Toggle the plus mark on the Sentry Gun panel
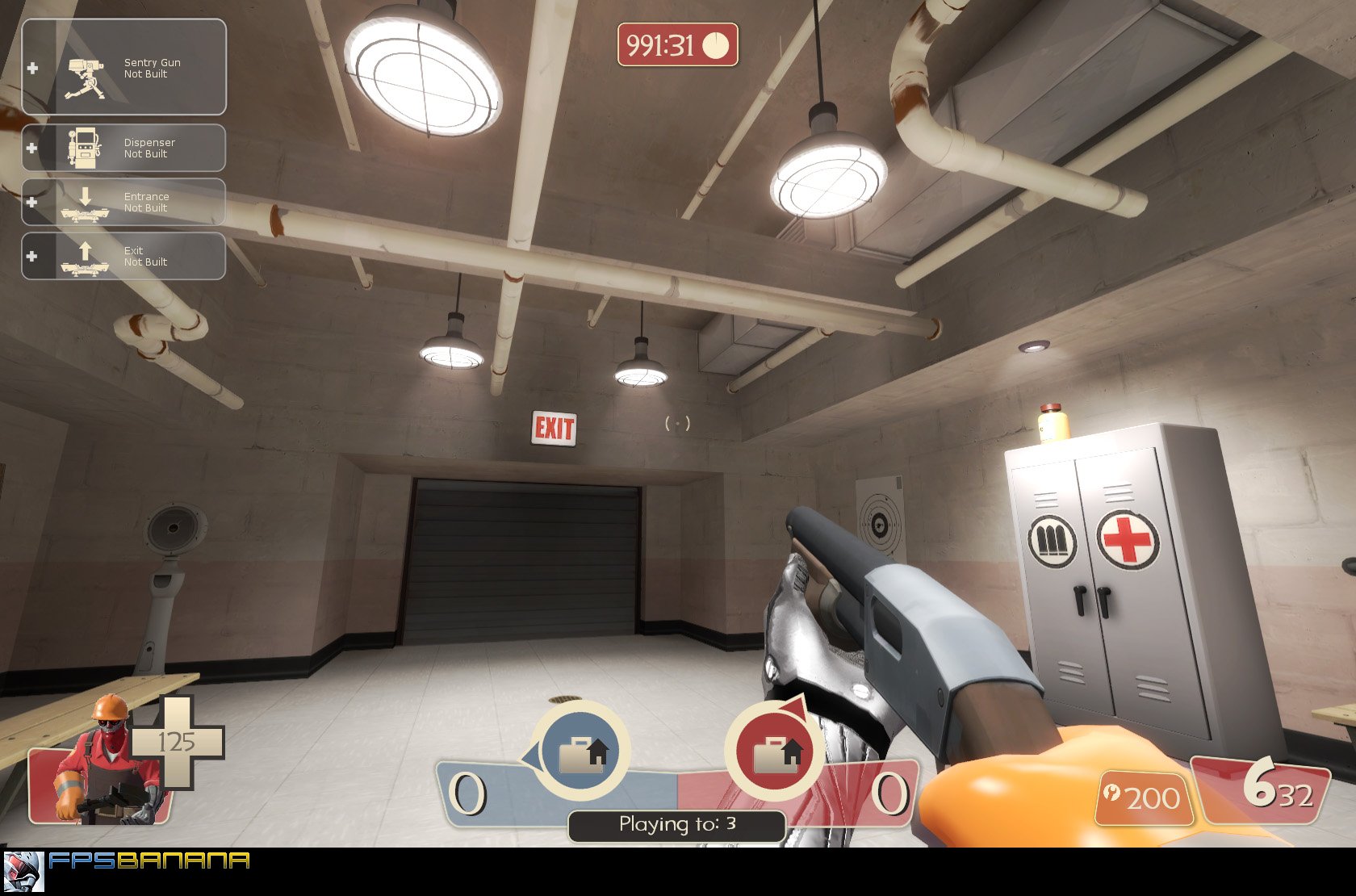 click(32, 69)
